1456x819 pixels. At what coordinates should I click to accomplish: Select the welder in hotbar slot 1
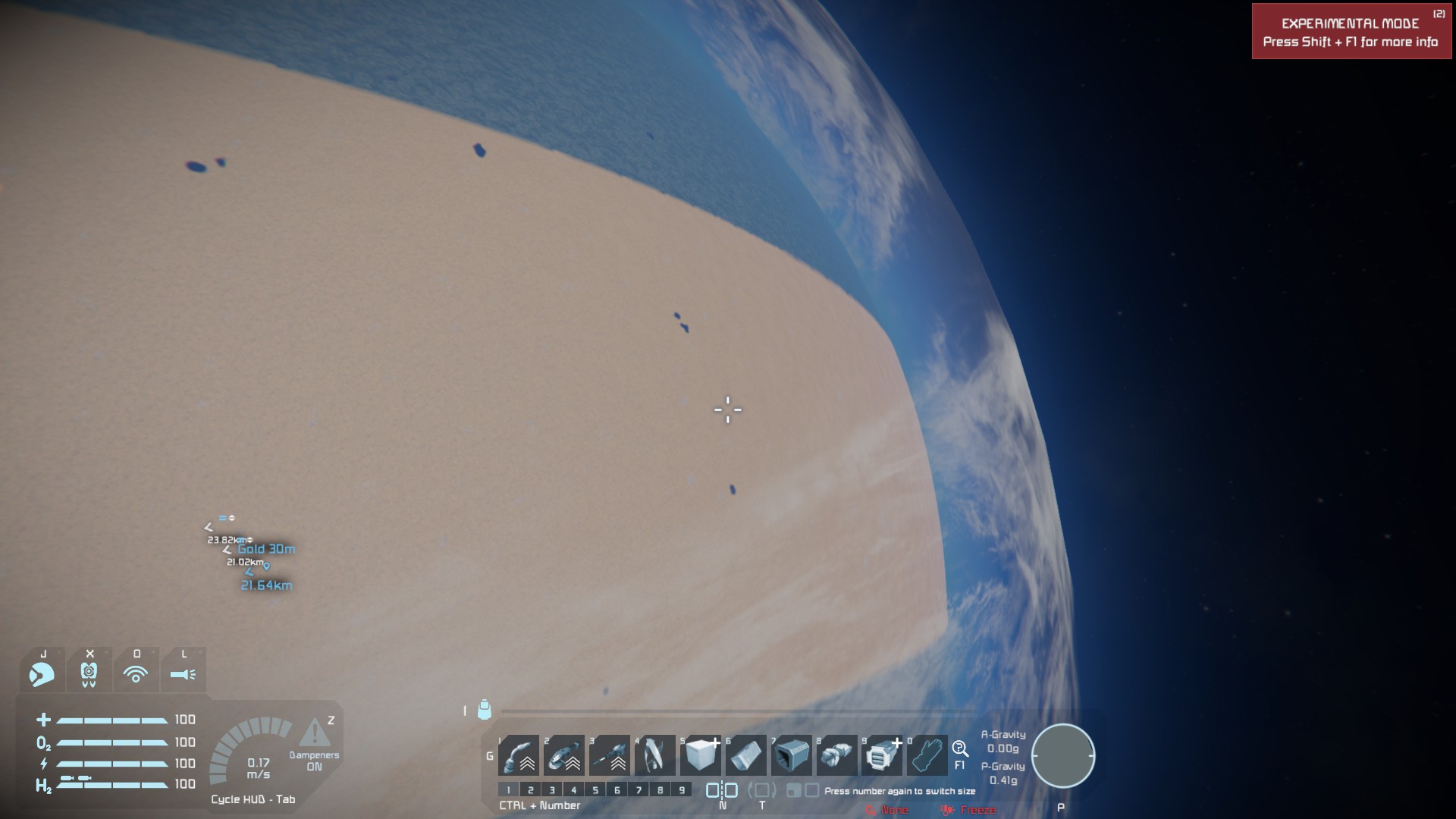pos(519,755)
